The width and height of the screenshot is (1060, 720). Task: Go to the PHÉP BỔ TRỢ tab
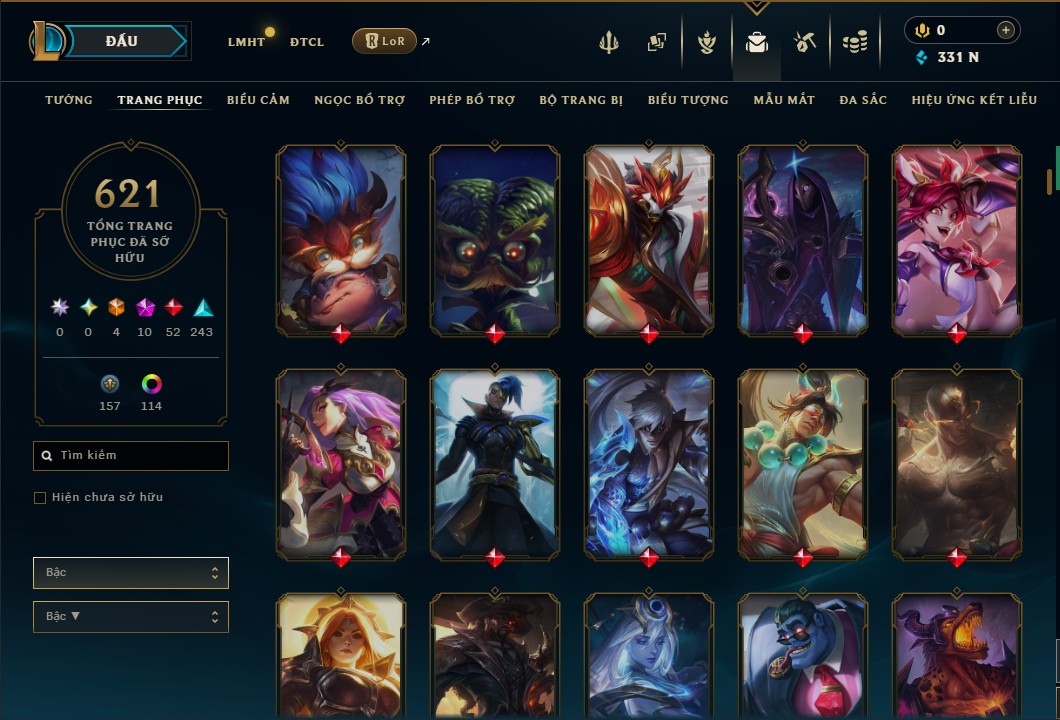(472, 100)
